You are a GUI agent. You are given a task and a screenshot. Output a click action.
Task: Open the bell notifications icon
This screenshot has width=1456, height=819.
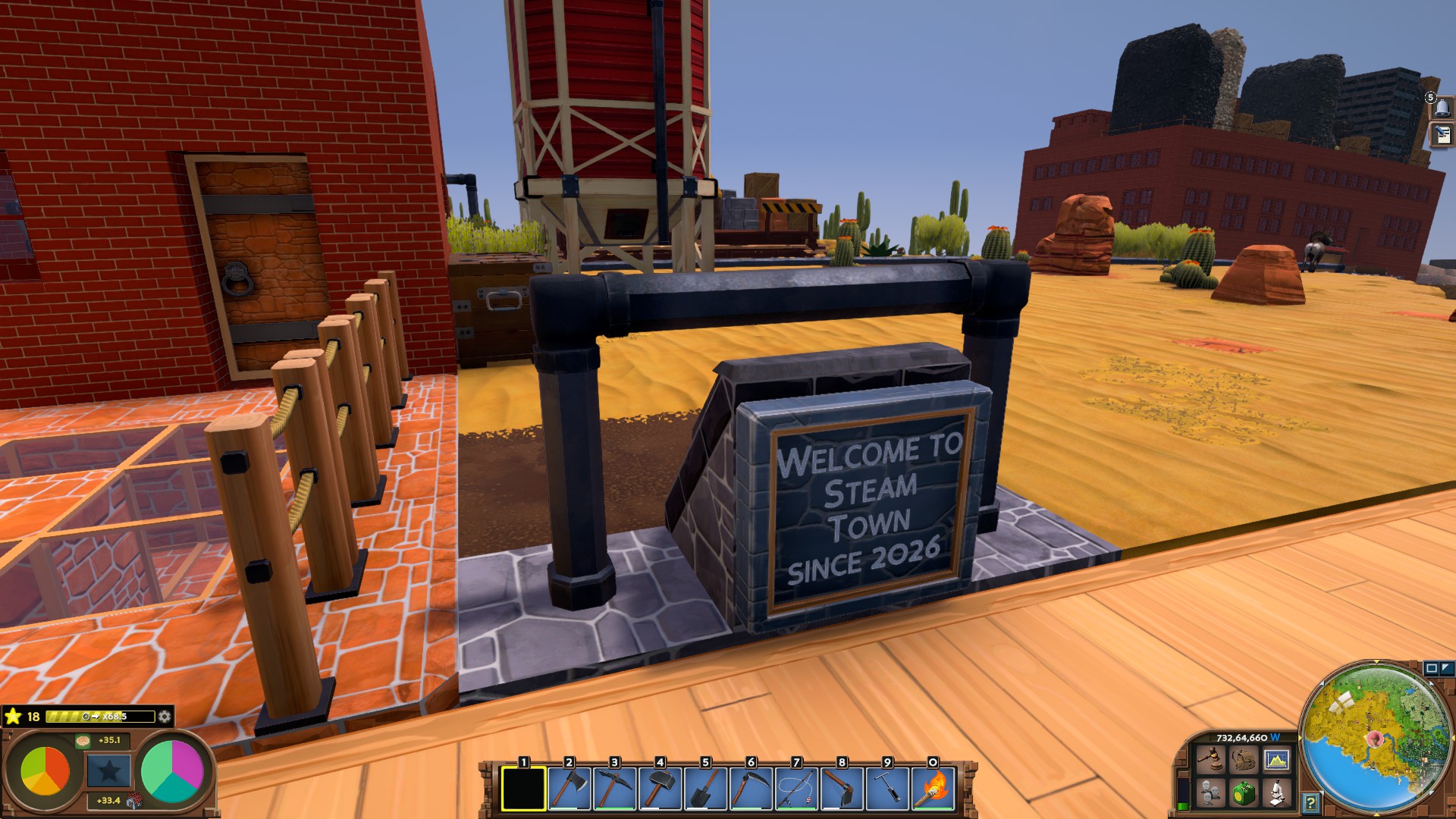click(1442, 108)
